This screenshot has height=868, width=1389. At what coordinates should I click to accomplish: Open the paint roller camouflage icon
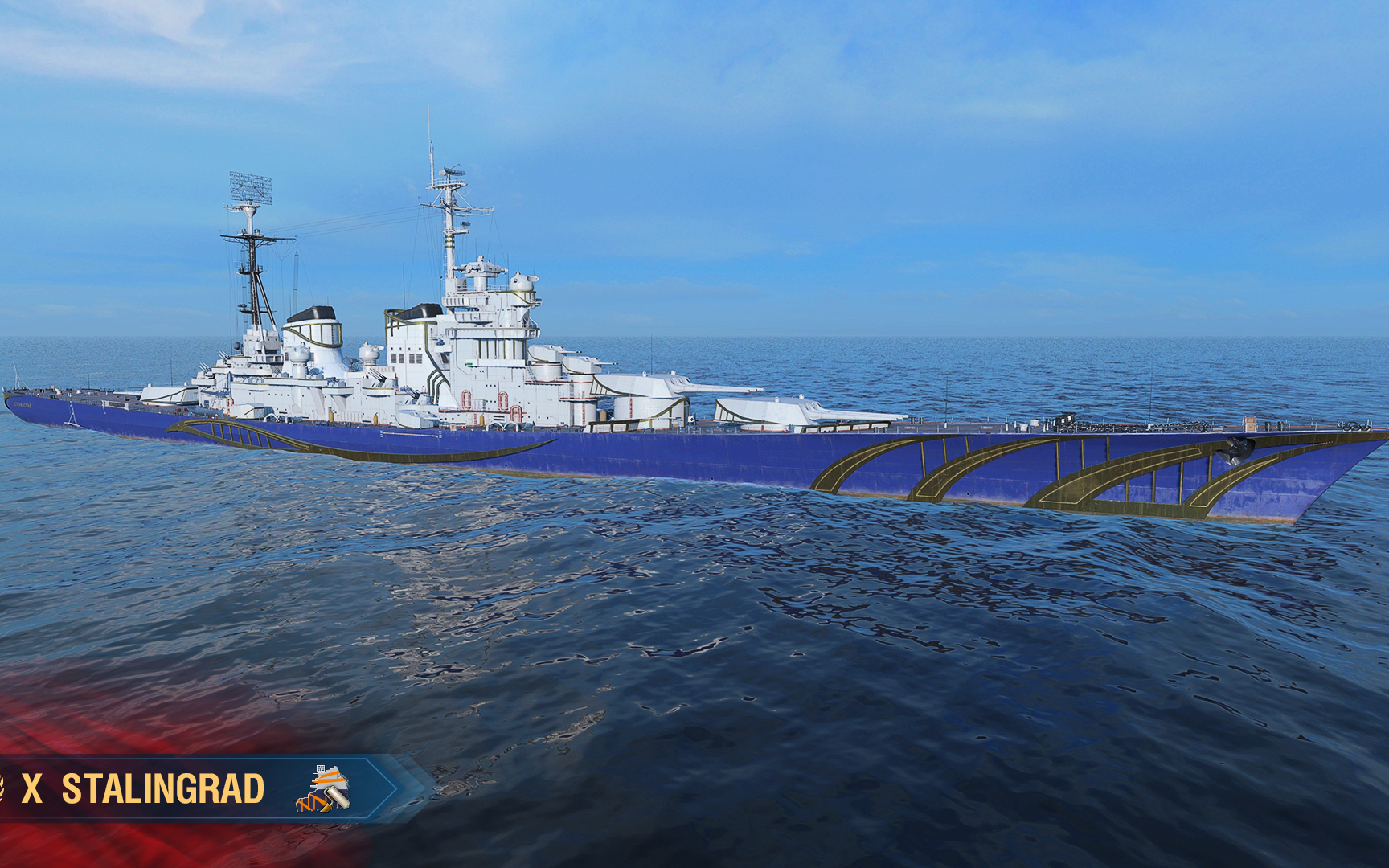tap(323, 788)
